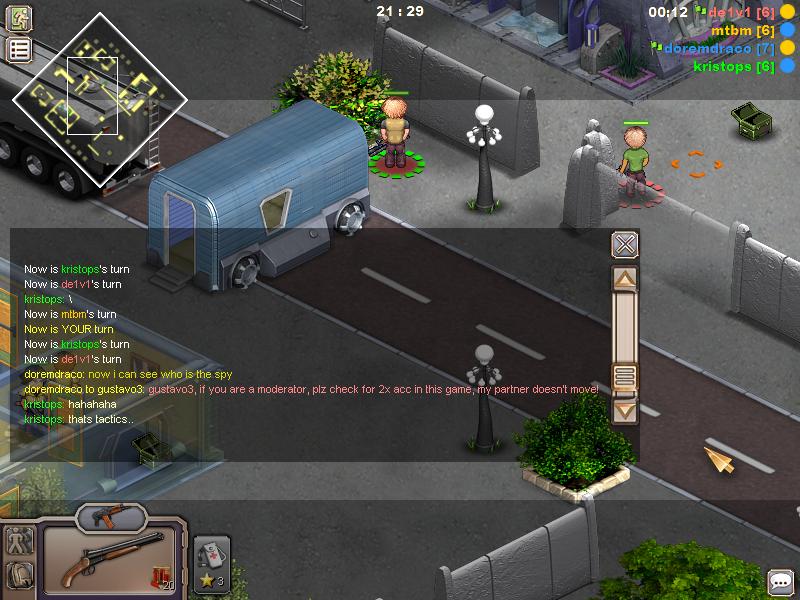The width and height of the screenshot is (800, 600).
Task: Select player kristops in the player list
Action: click(x=733, y=66)
